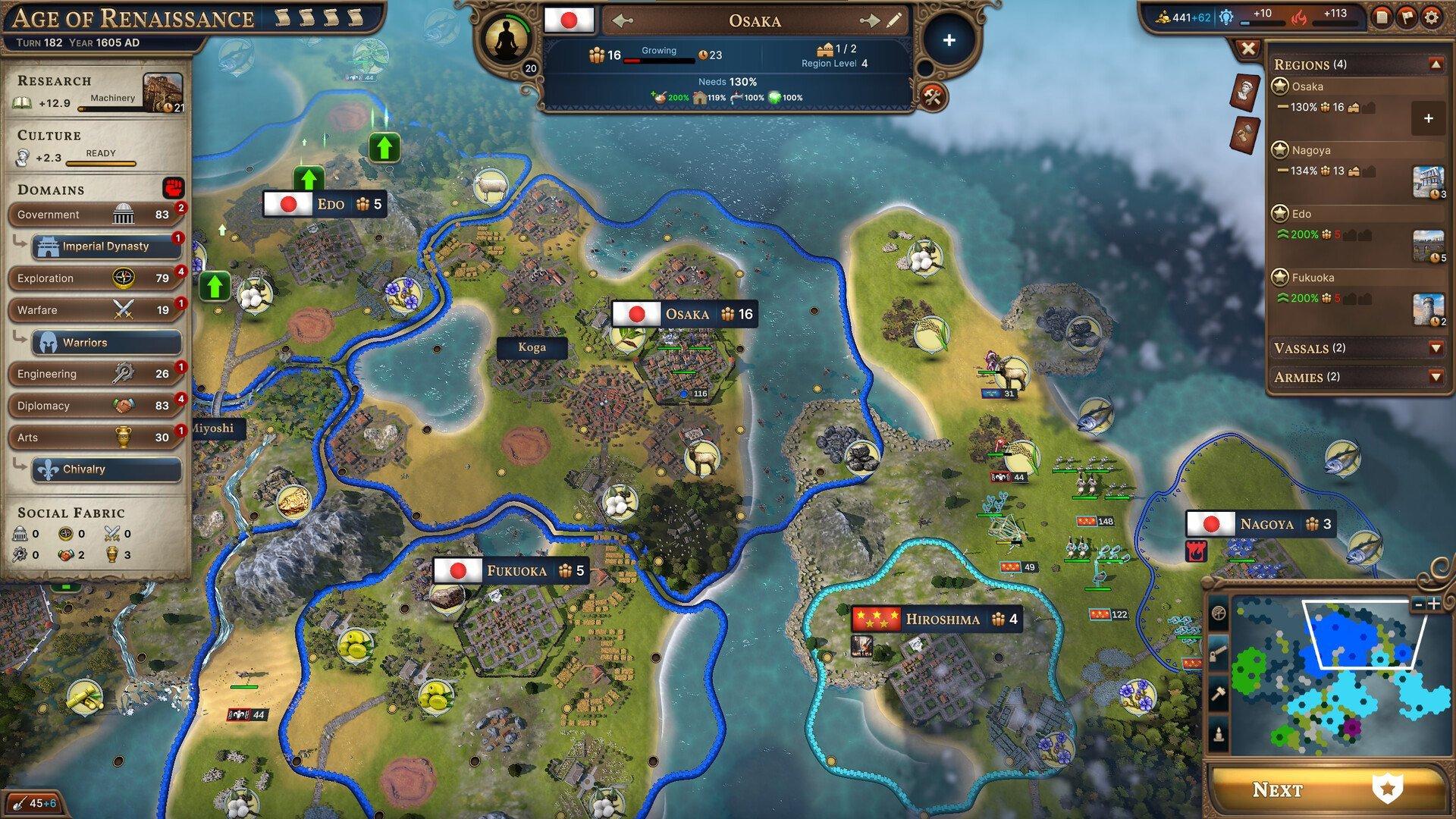
Task: Click the red fist icon beside Domains
Action: click(x=173, y=186)
